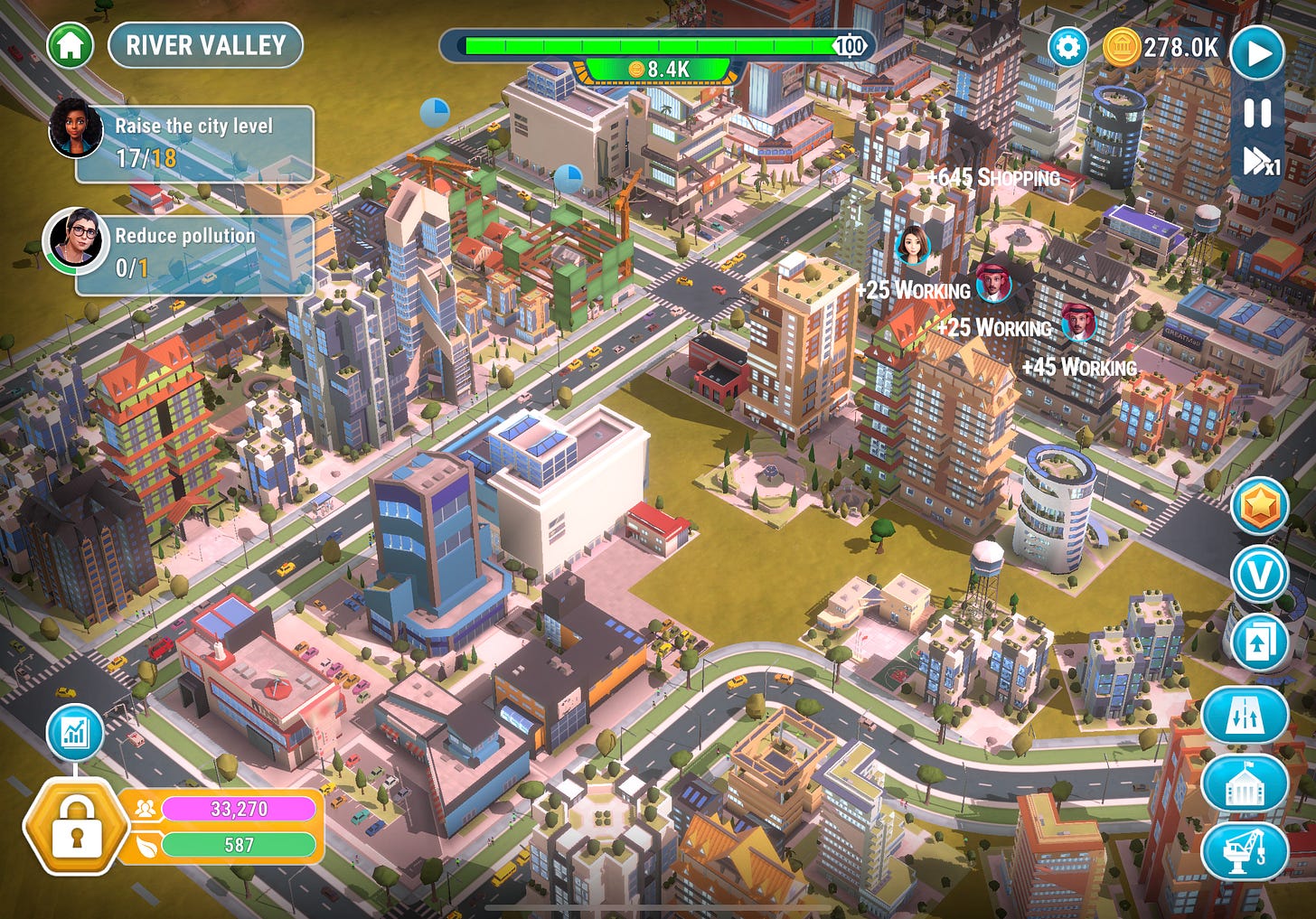
Task: Collect the +45 Working reward bubble
Action: point(1079,368)
